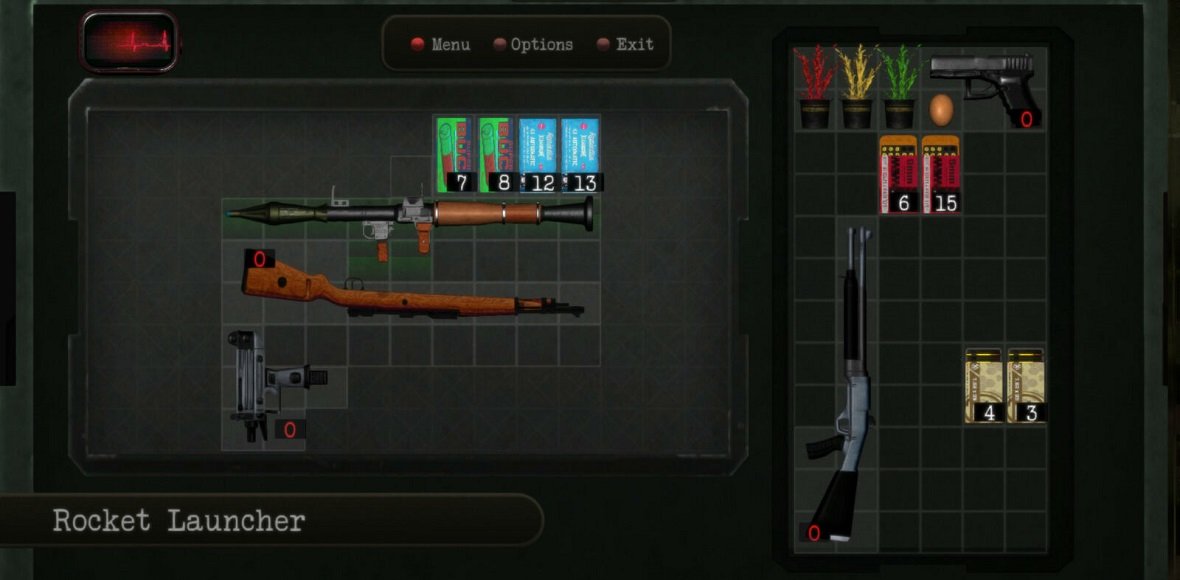This screenshot has height=580, width=1180.
Task: Select the green ammo box with 8 rounds
Action: pyautogui.click(x=496, y=154)
